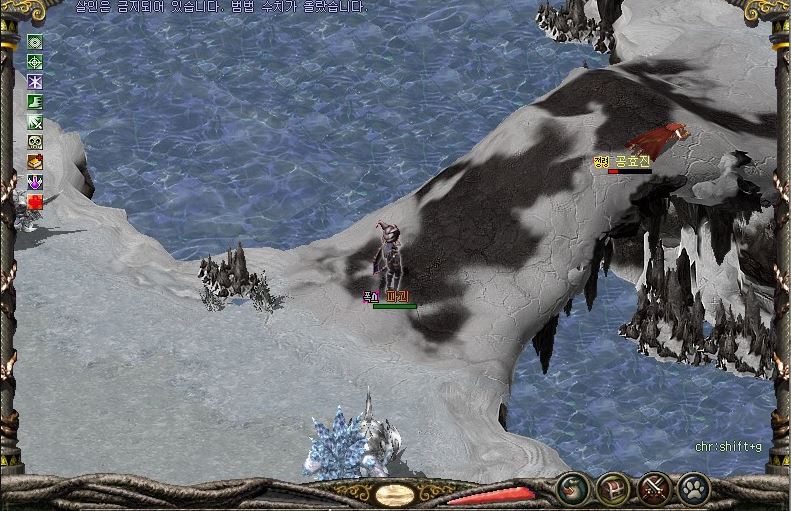Open the dragon head round button
The width and height of the screenshot is (791, 511).
pyautogui.click(x=572, y=489)
